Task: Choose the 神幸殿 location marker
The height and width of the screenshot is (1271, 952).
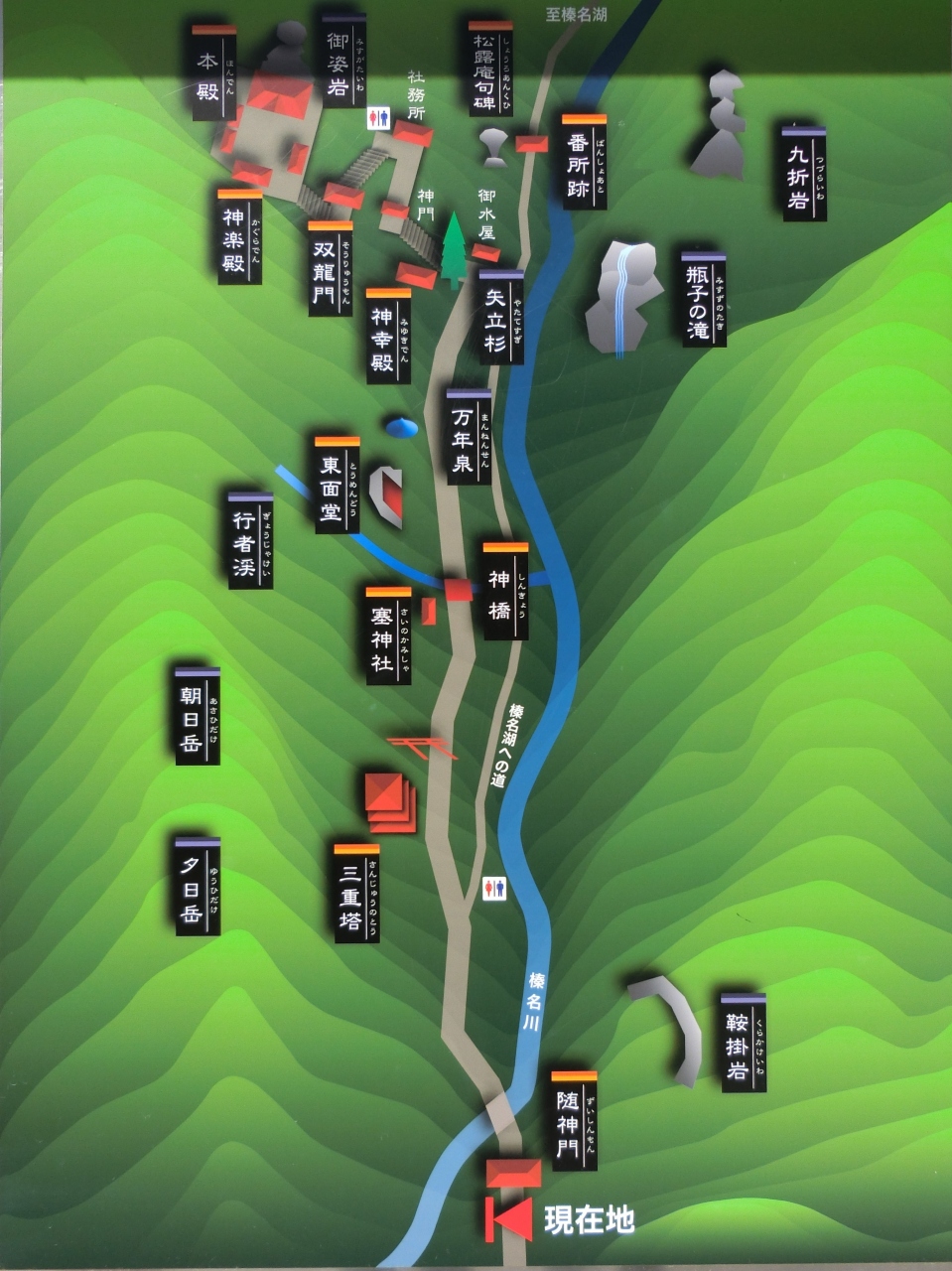Action: pyautogui.click(x=387, y=335)
